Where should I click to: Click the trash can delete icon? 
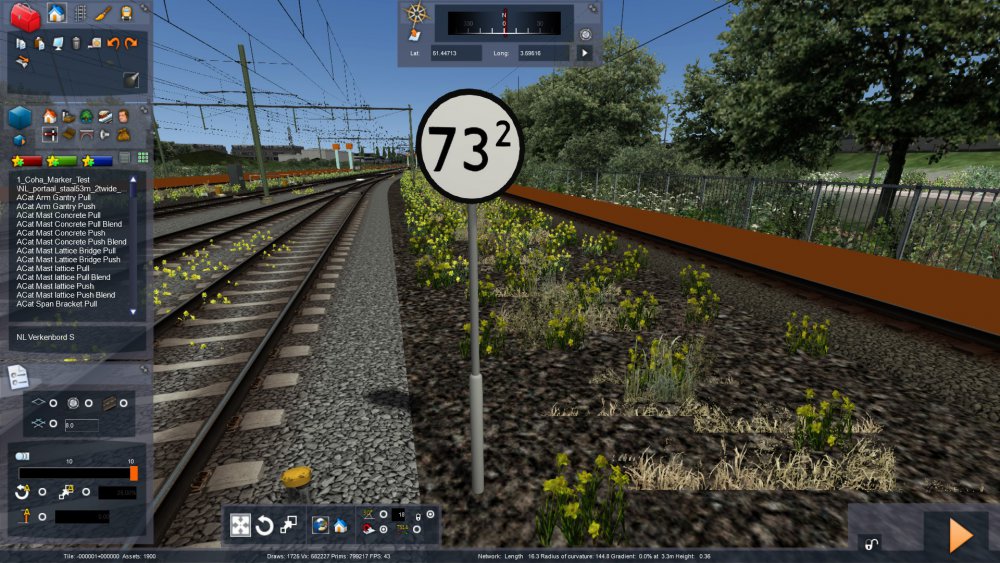[x=76, y=43]
